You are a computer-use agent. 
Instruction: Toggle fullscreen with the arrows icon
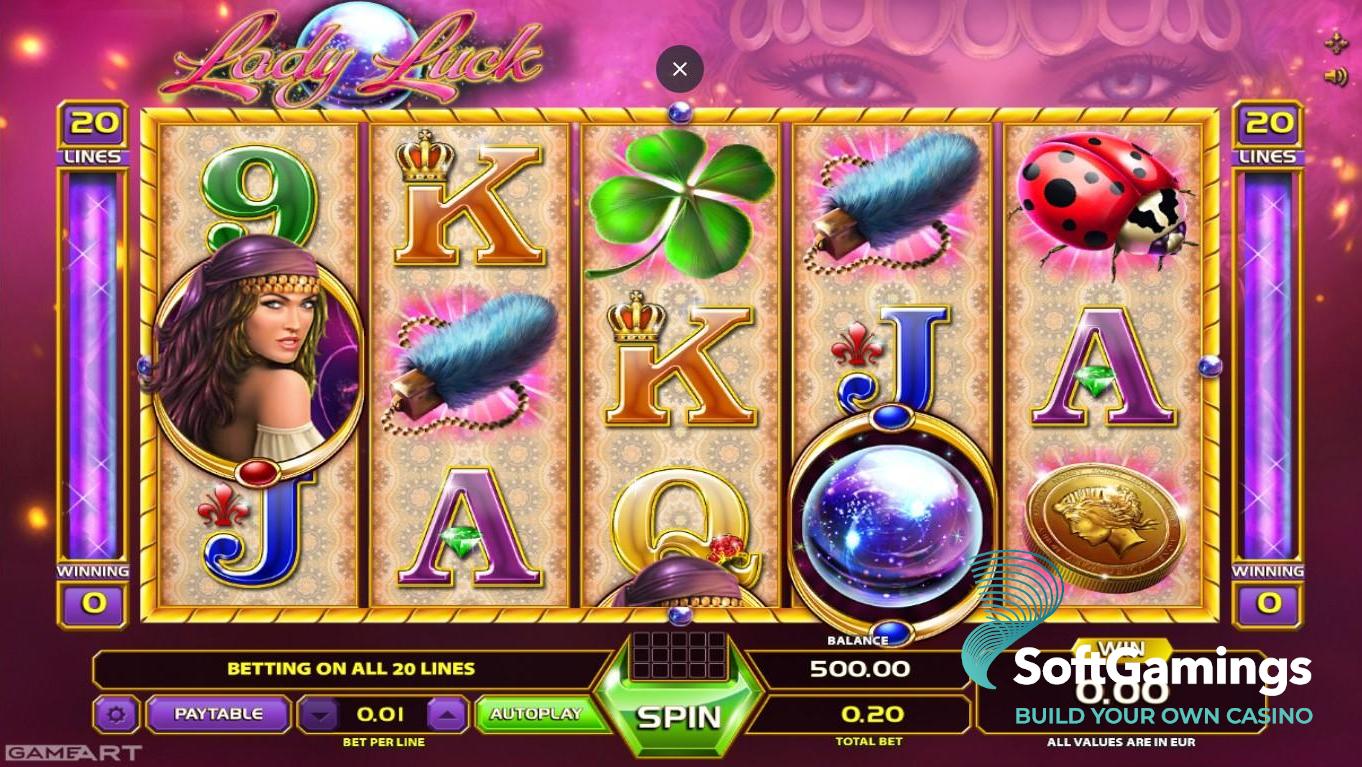1335,43
